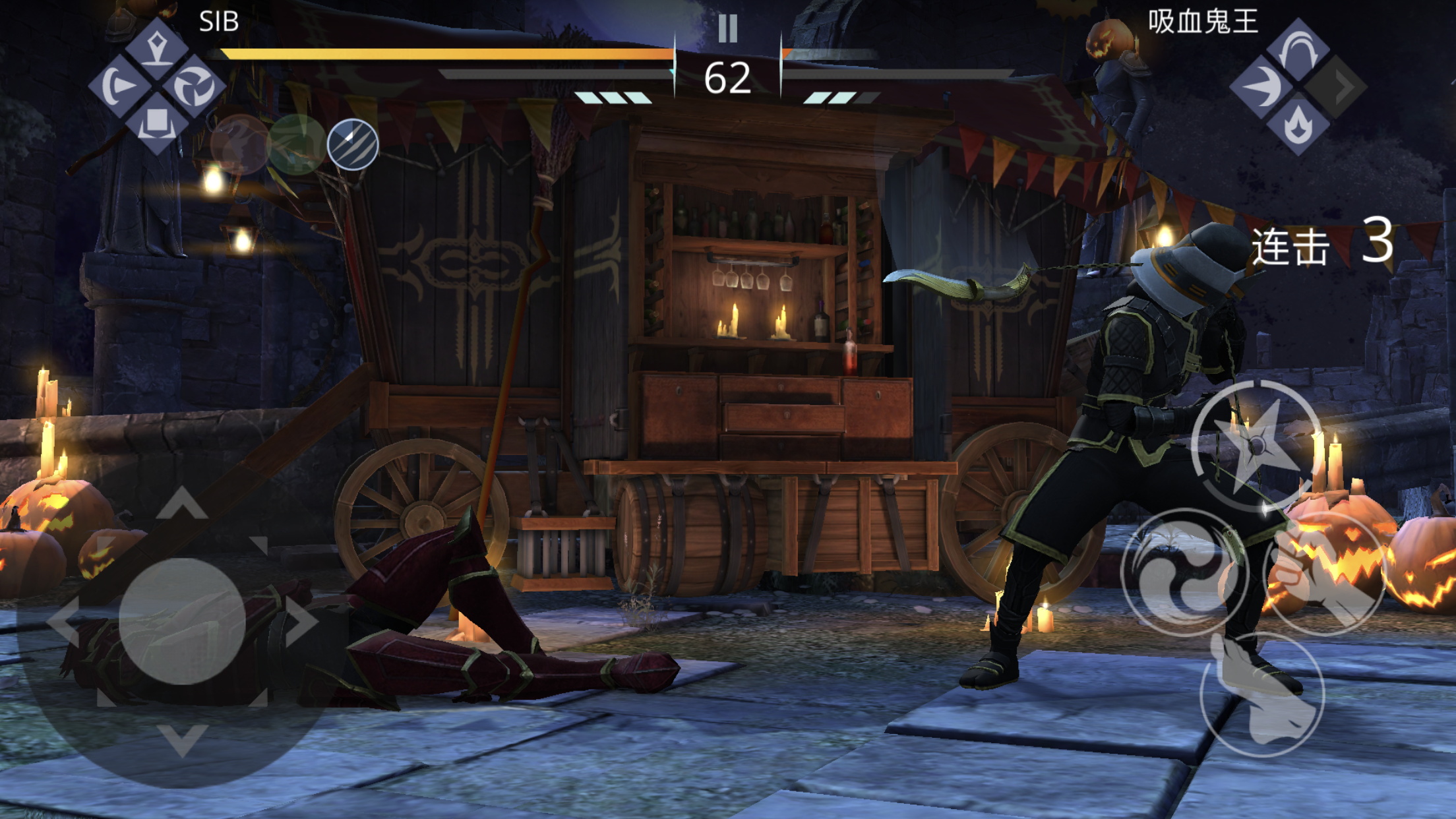Tap the joystick's down arrow

pyautogui.click(x=183, y=739)
